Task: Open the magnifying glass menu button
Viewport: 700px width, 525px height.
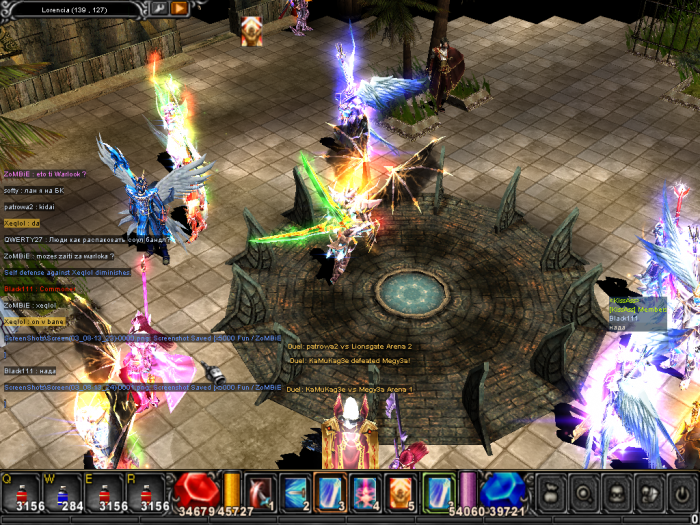Action: coord(584,492)
